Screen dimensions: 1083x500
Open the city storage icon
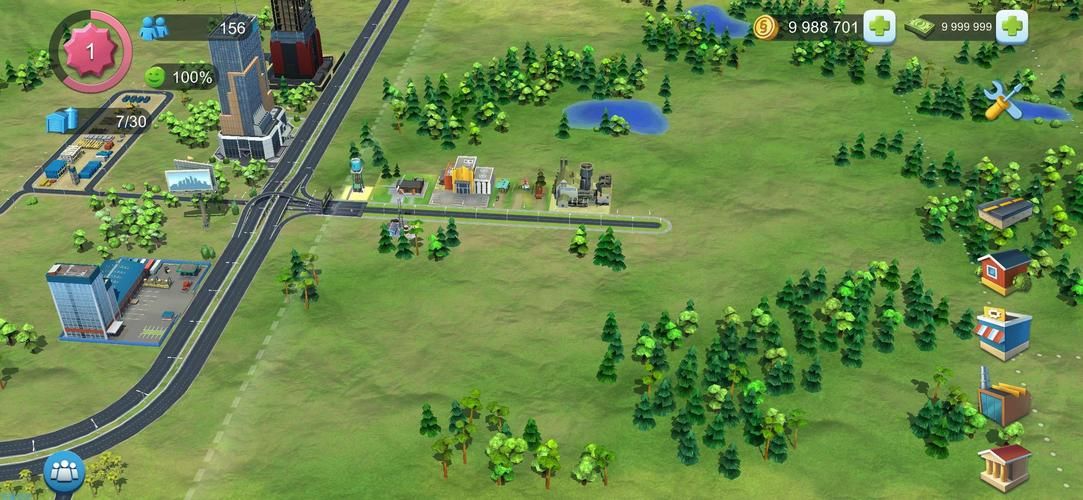[x=62, y=121]
